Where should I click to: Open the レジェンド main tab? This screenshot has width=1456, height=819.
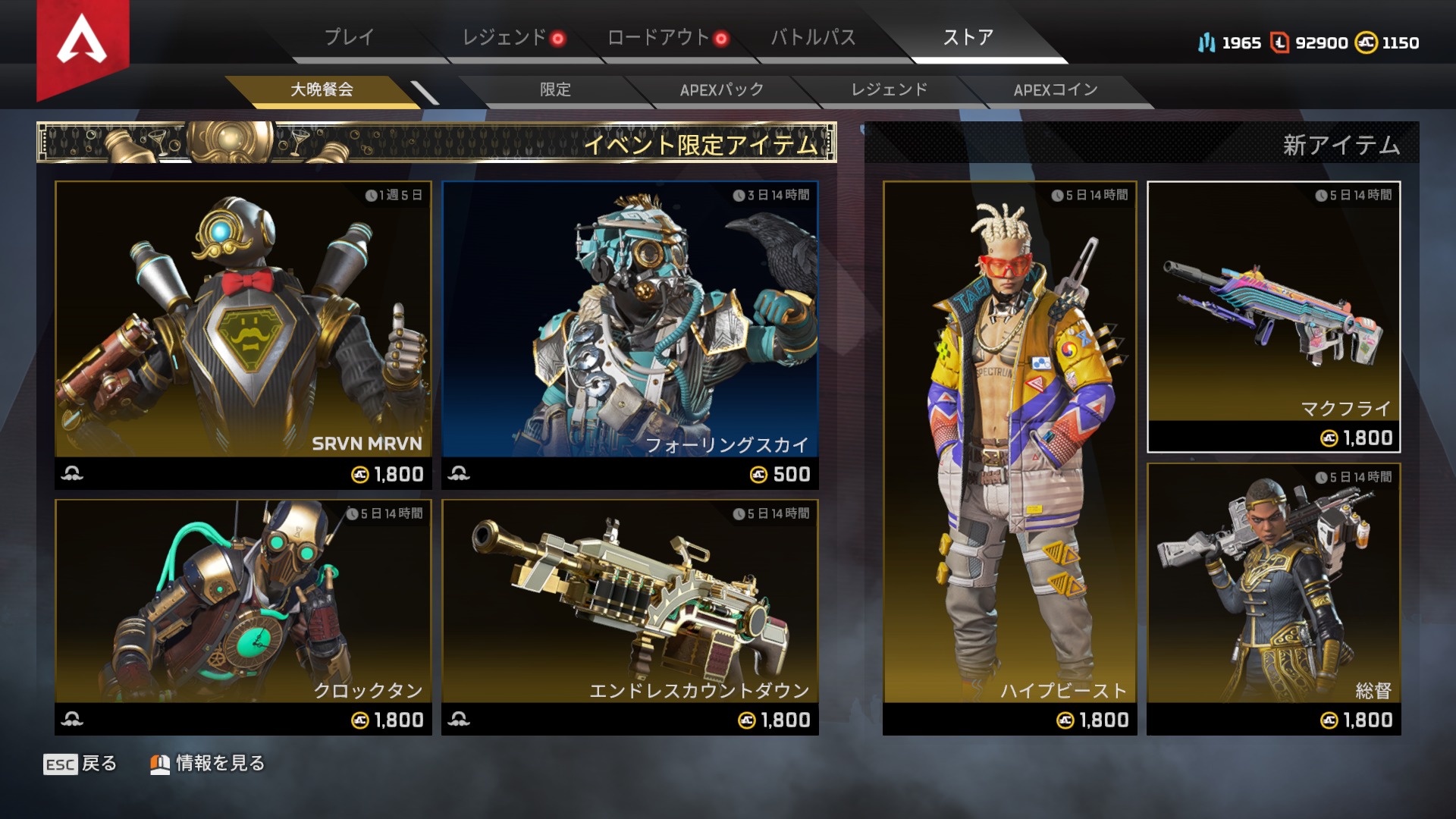tap(504, 37)
